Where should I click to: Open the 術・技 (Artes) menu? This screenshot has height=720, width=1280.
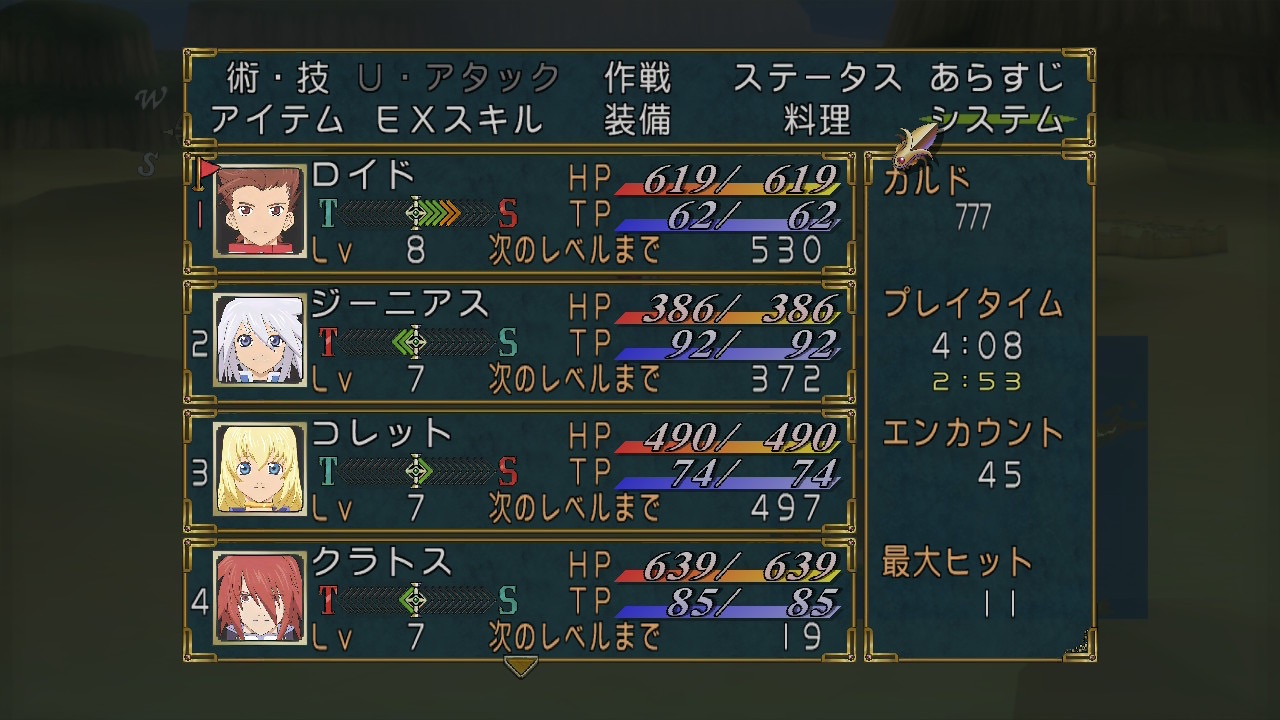(277, 77)
